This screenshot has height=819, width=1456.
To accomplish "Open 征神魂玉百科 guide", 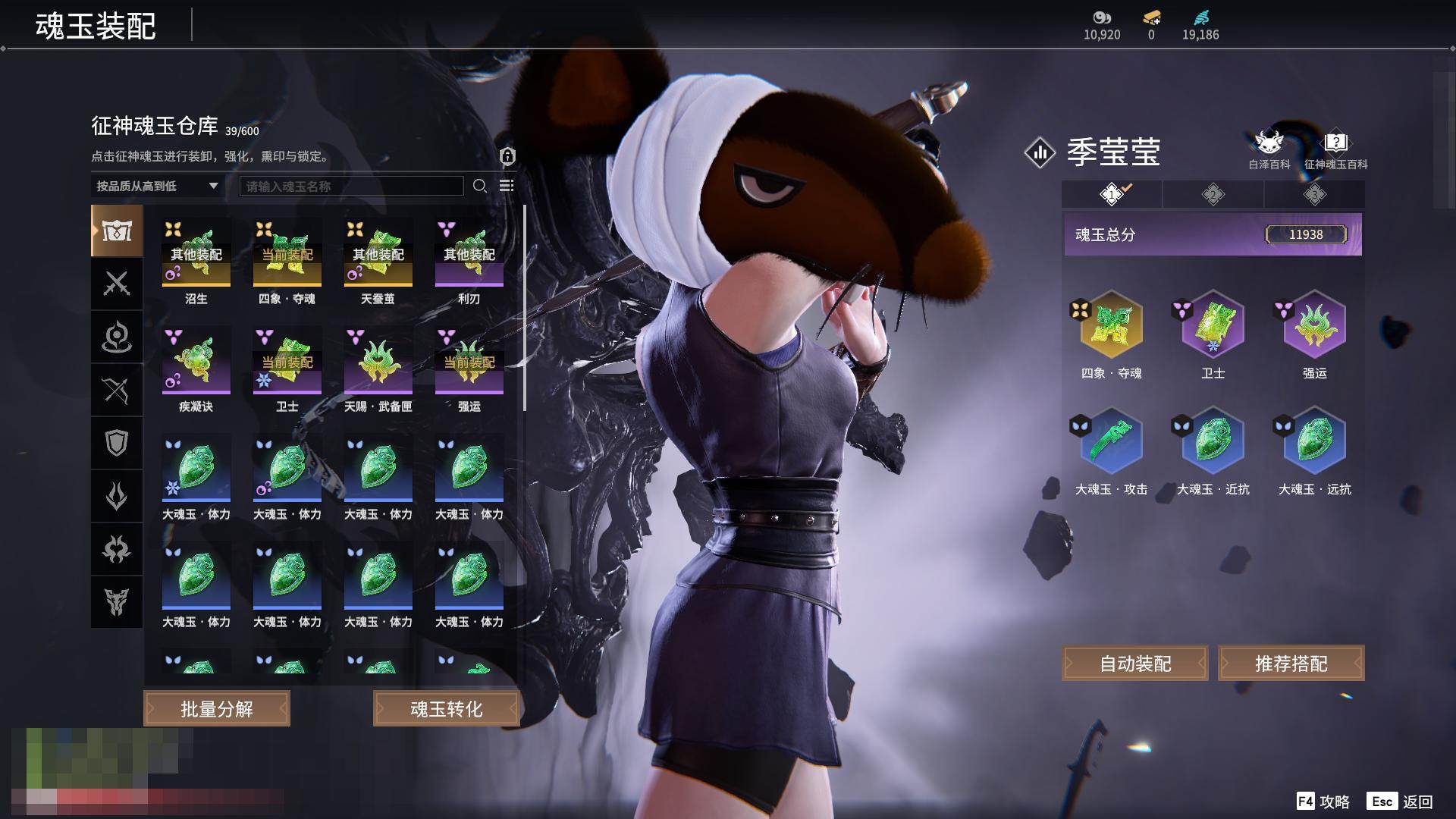I will pyautogui.click(x=1335, y=149).
